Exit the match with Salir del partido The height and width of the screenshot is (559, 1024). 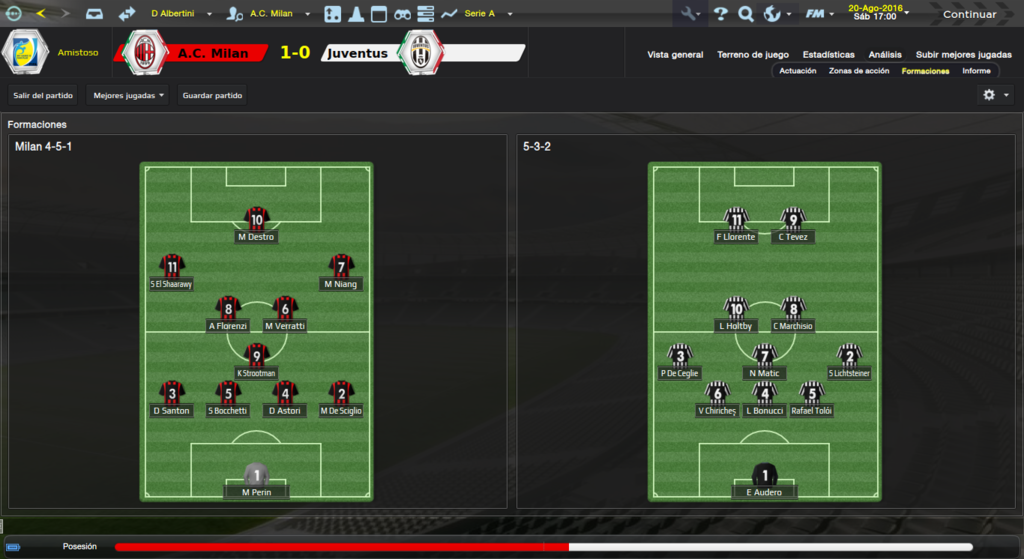point(43,96)
